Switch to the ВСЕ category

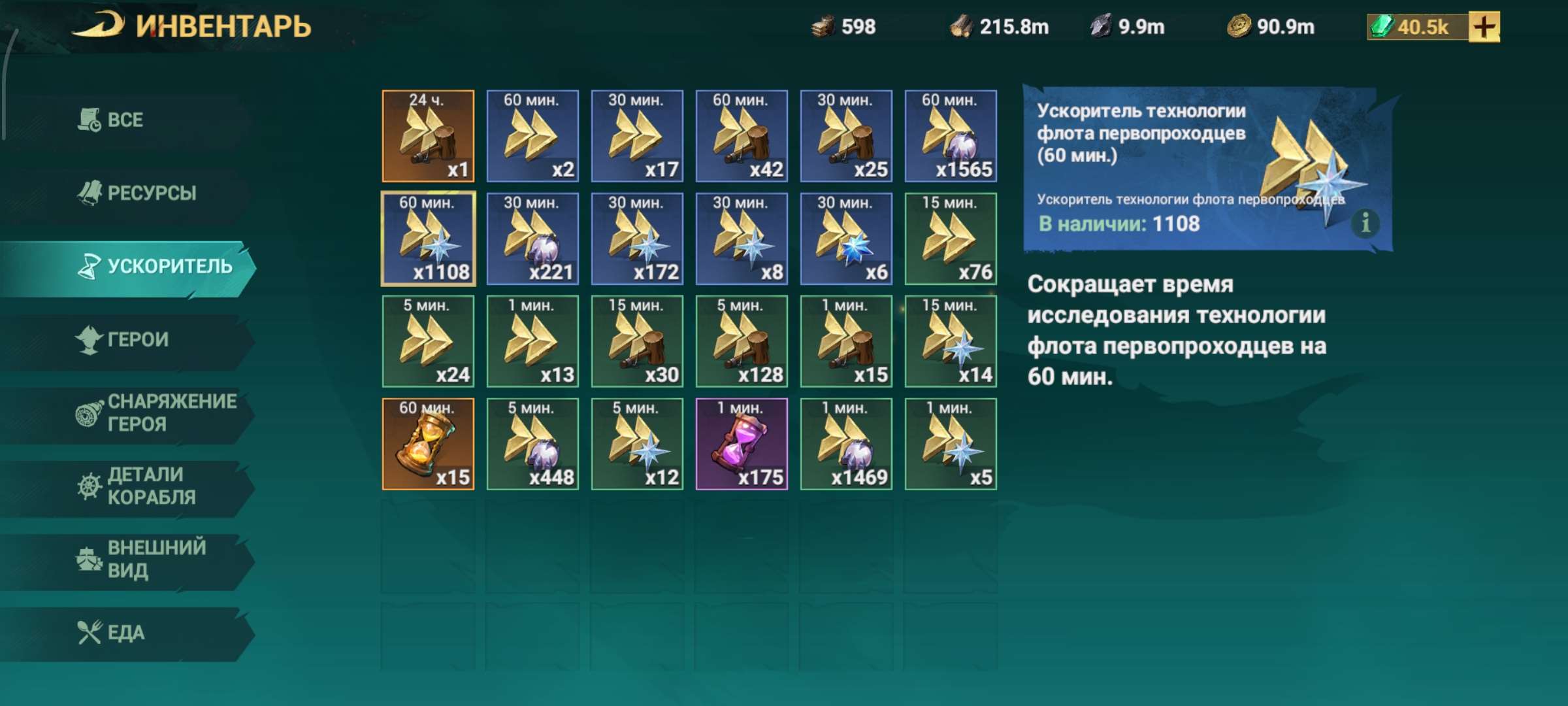pyautogui.click(x=124, y=120)
